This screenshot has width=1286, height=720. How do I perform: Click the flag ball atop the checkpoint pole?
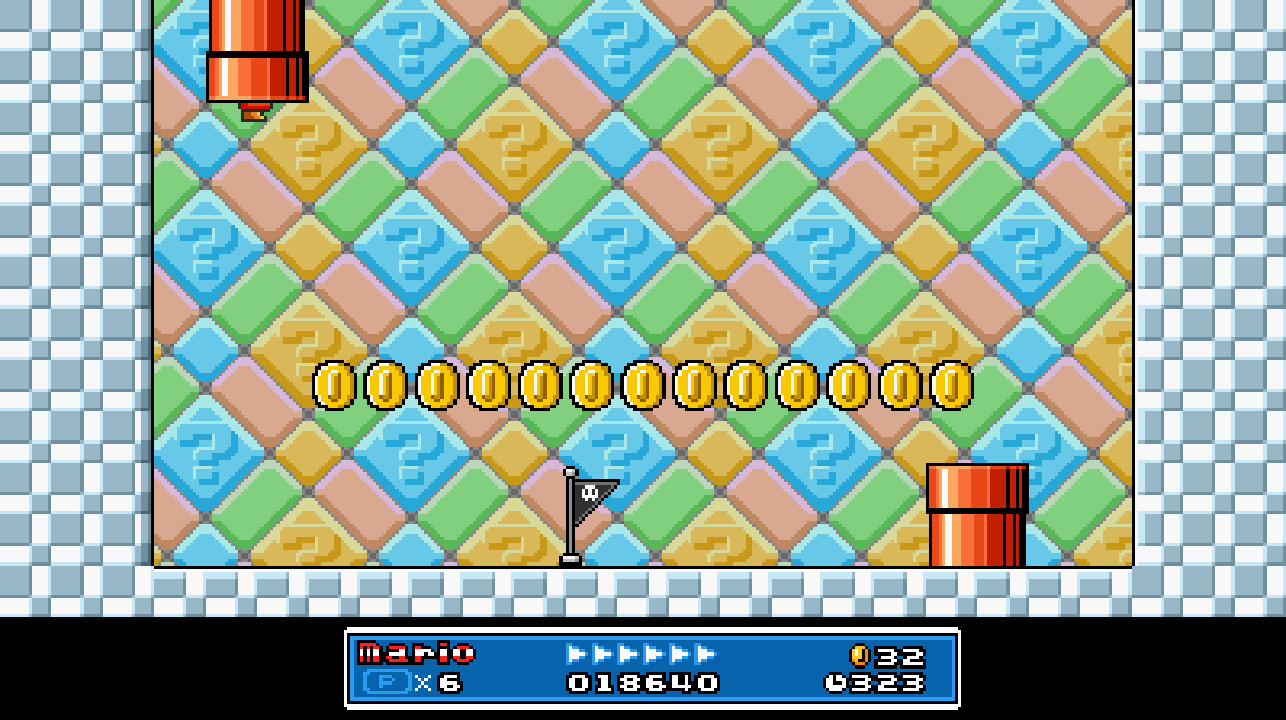pyautogui.click(x=568, y=470)
